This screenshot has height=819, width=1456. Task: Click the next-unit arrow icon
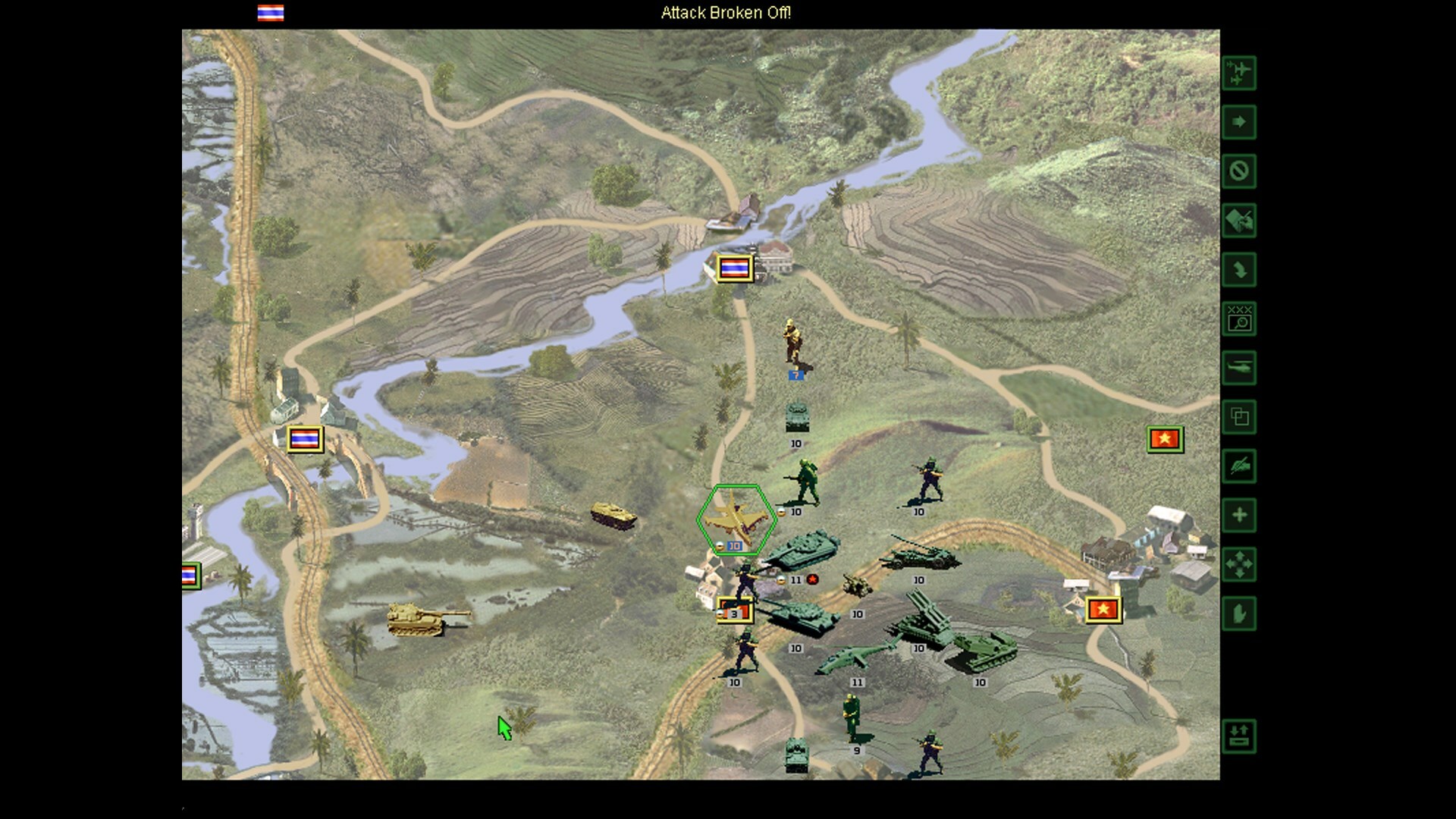(x=1240, y=123)
